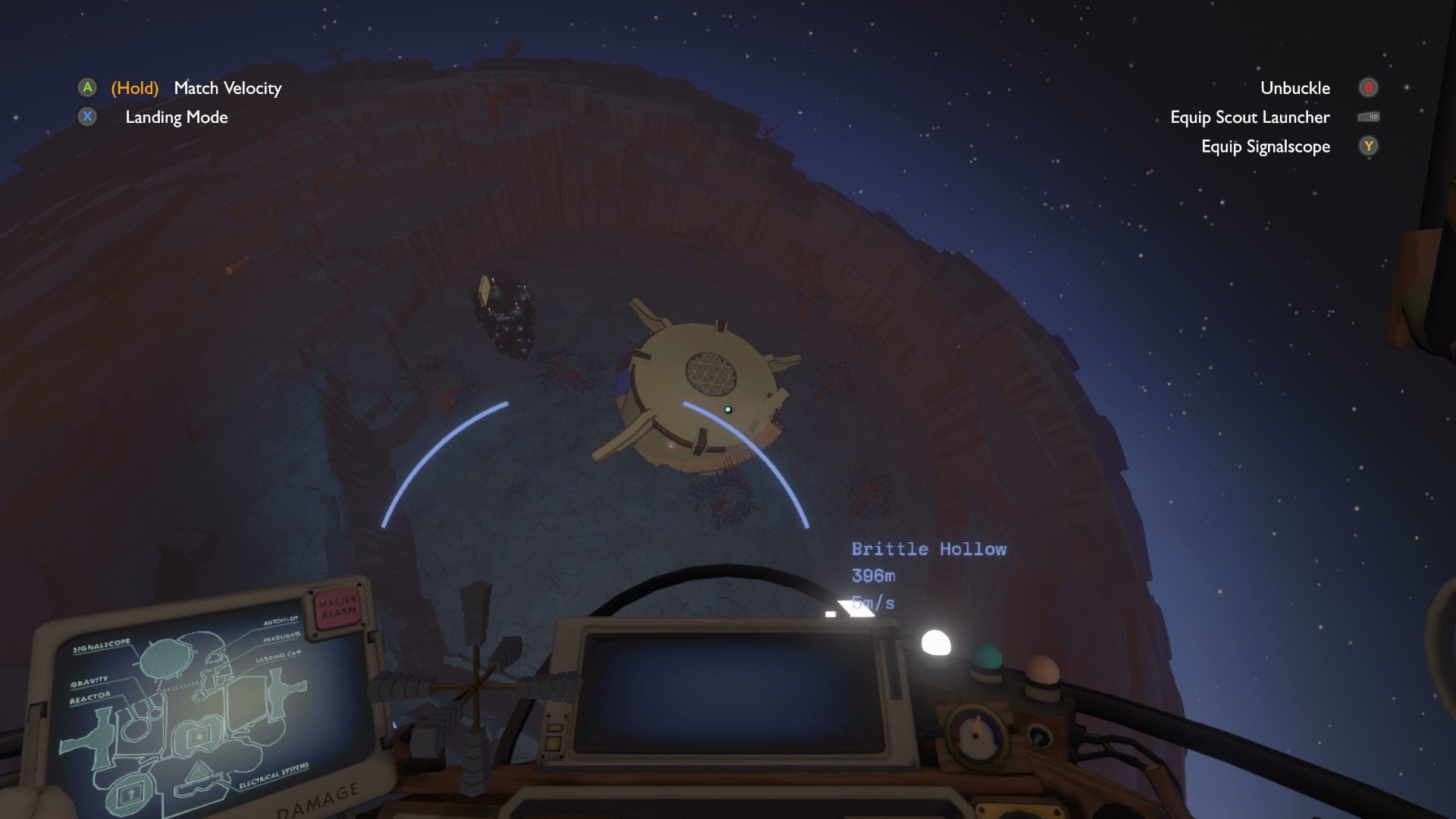Select the X button Landing Mode icon
The image size is (1456, 819).
[86, 118]
